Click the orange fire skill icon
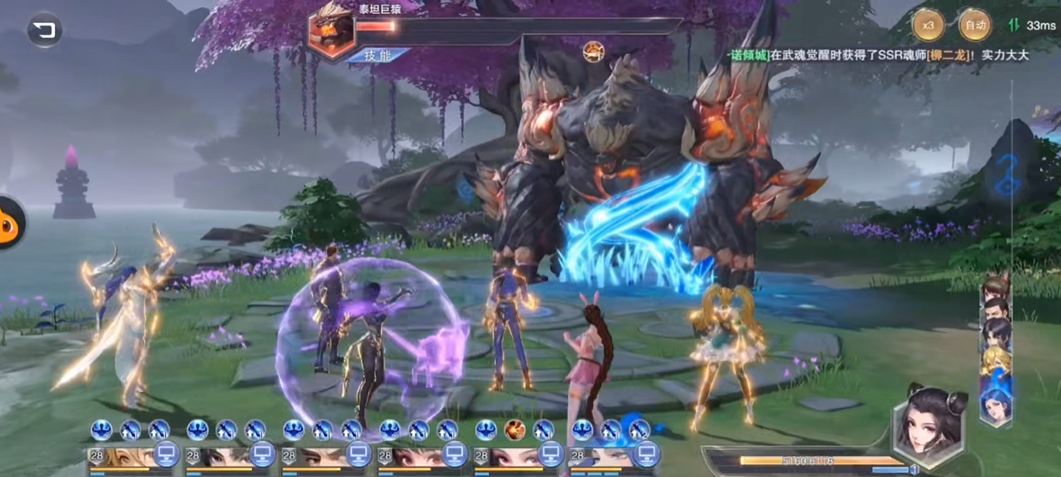This screenshot has width=1061, height=477. pos(515,430)
